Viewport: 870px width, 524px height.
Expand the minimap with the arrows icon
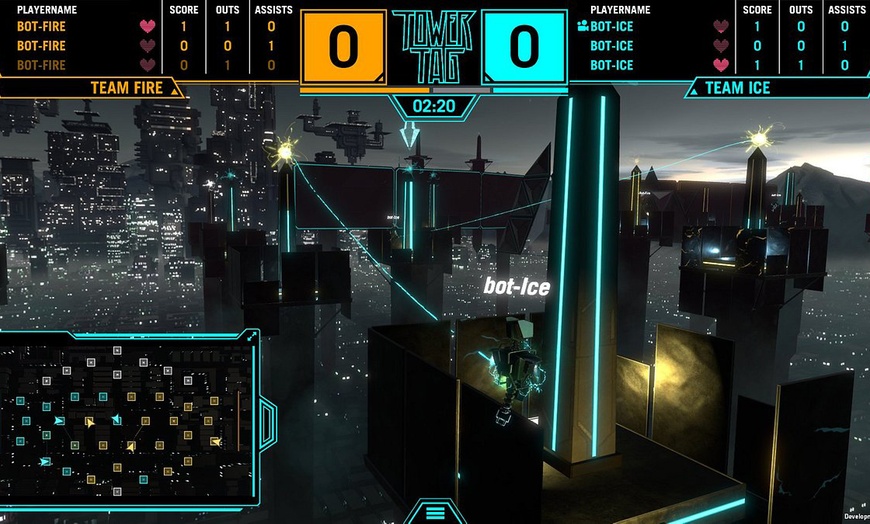pos(252,336)
